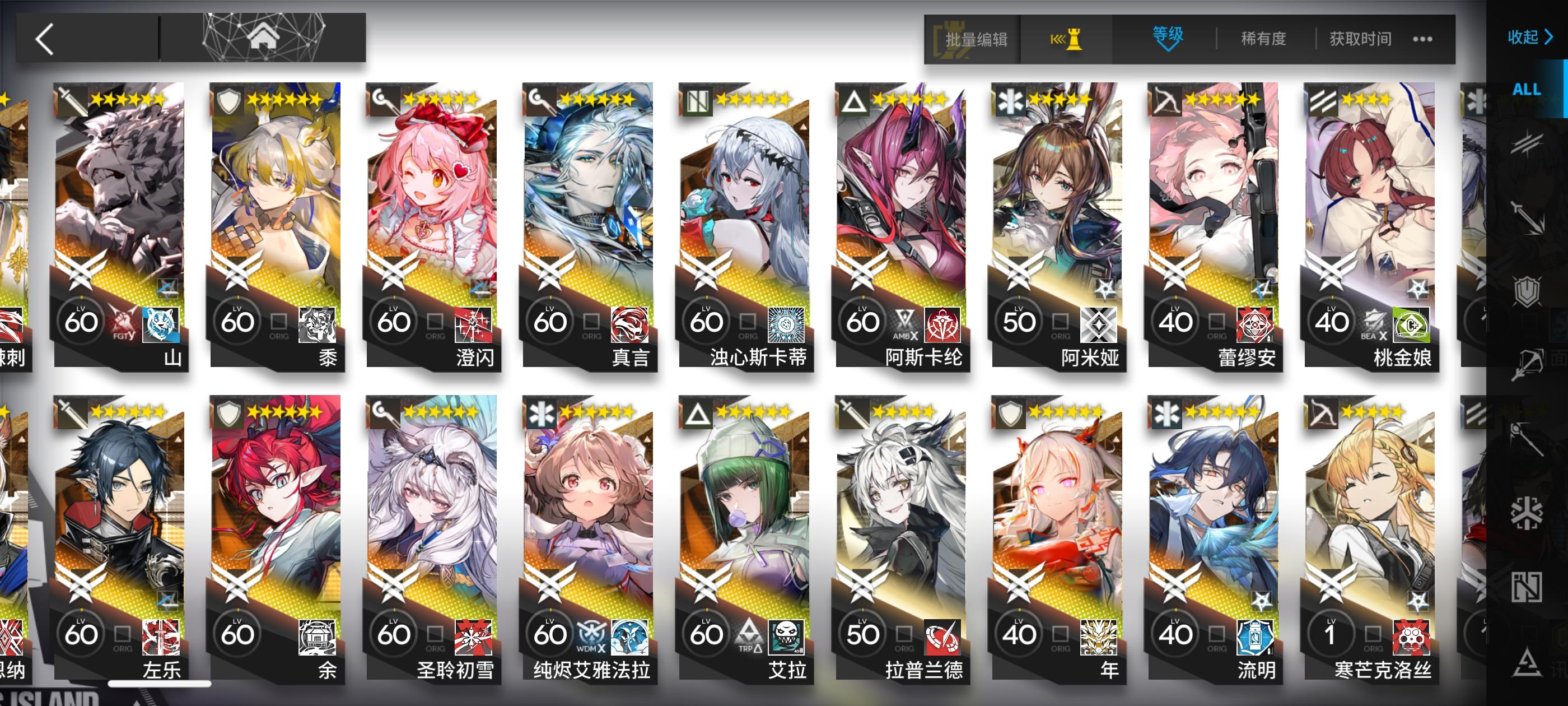Click the yellow rook sort-reset icon
Viewport: 1568px width, 706px height.
[1066, 38]
